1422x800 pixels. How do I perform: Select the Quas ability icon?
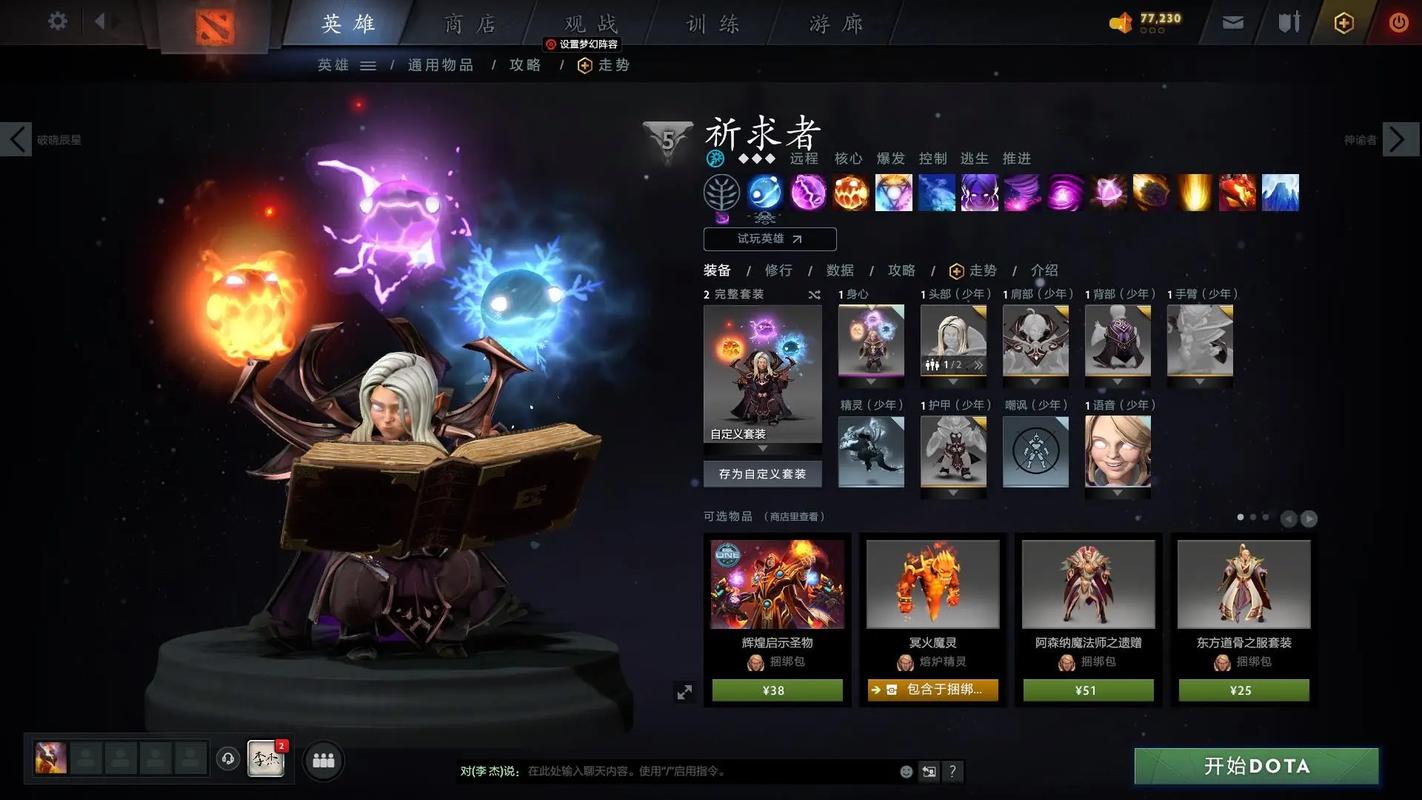(x=764, y=192)
